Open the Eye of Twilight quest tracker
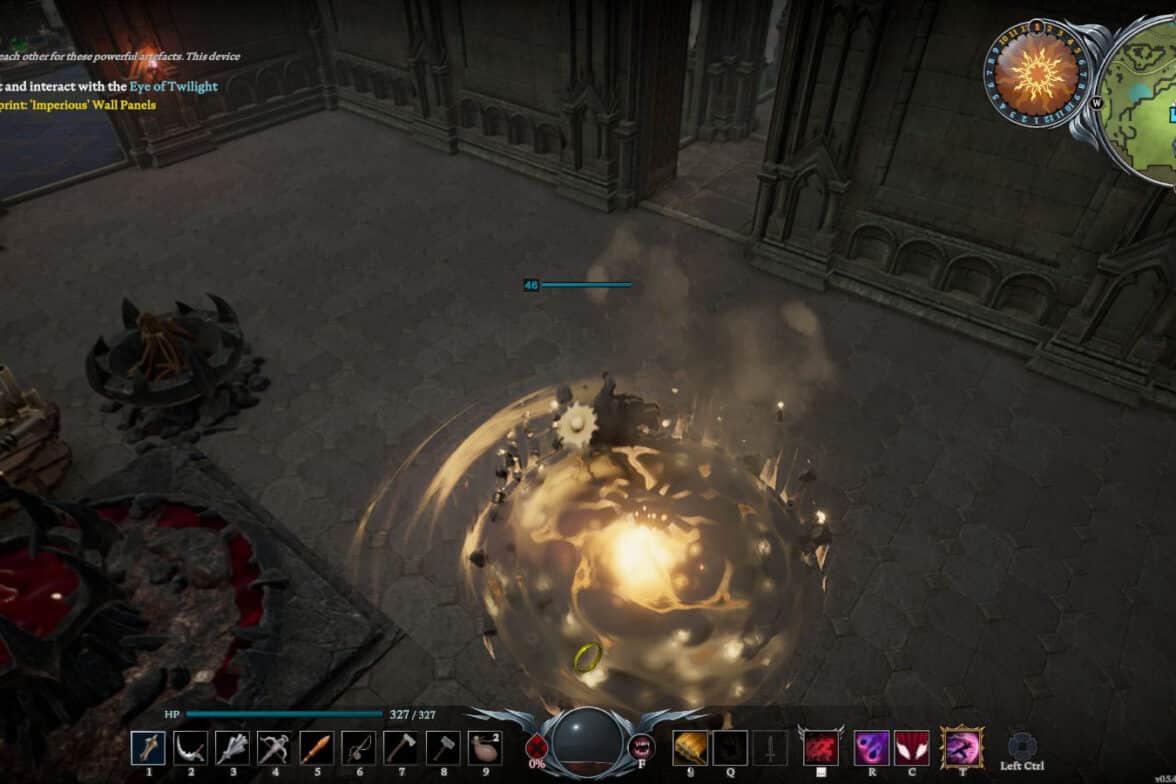 tap(173, 87)
